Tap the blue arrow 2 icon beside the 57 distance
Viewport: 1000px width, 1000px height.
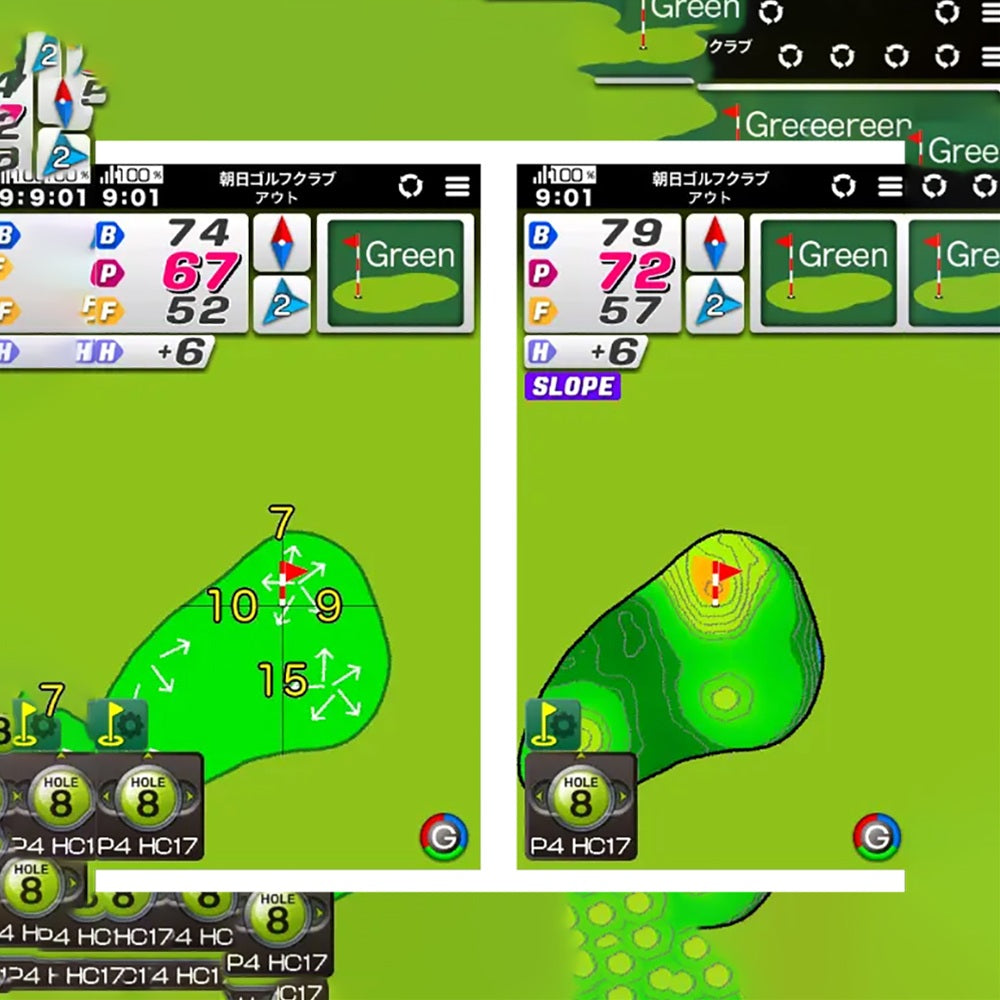pyautogui.click(x=714, y=304)
